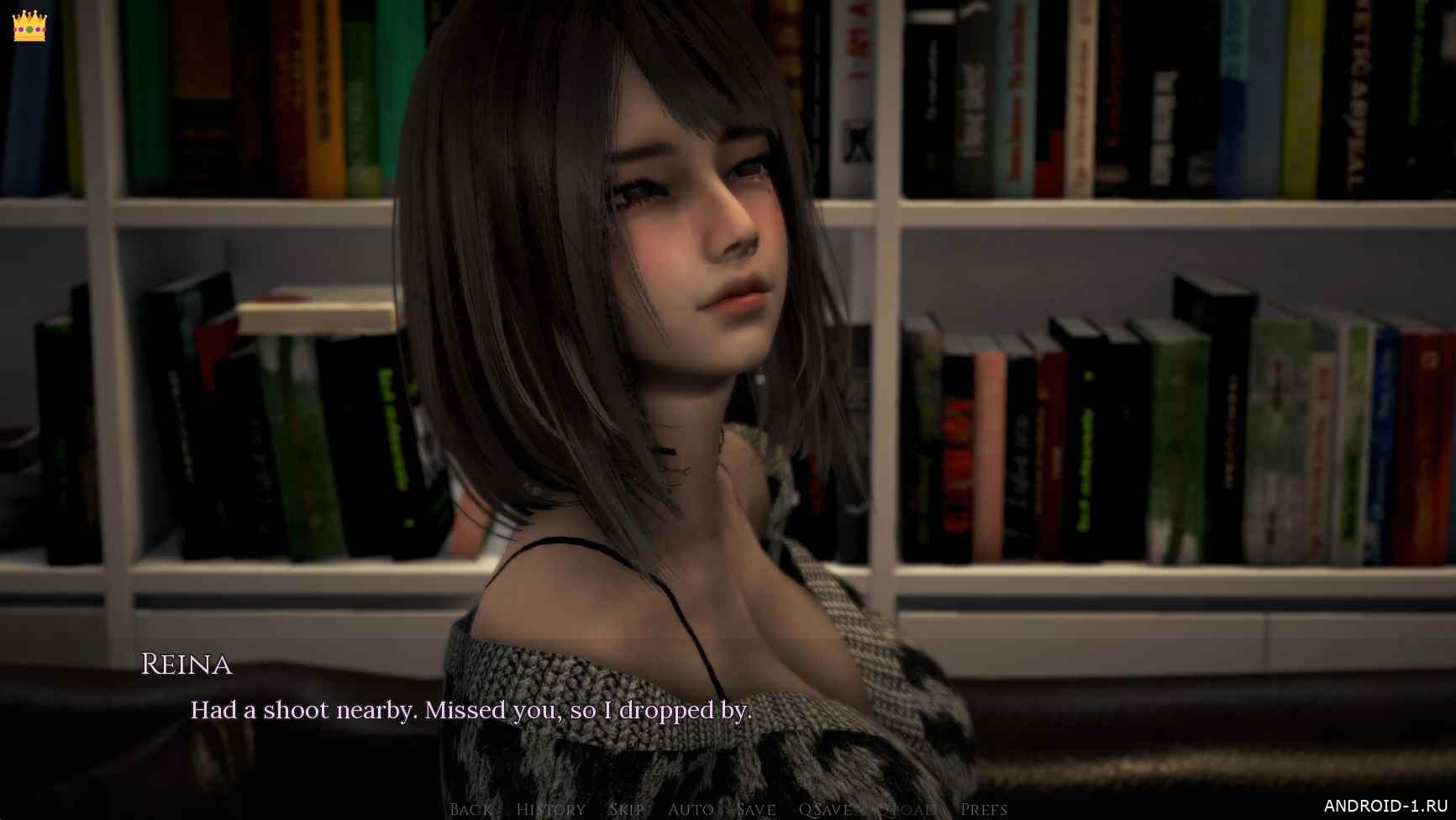Open Prefs settings menu
This screenshot has width=1456, height=820.
coord(983,809)
